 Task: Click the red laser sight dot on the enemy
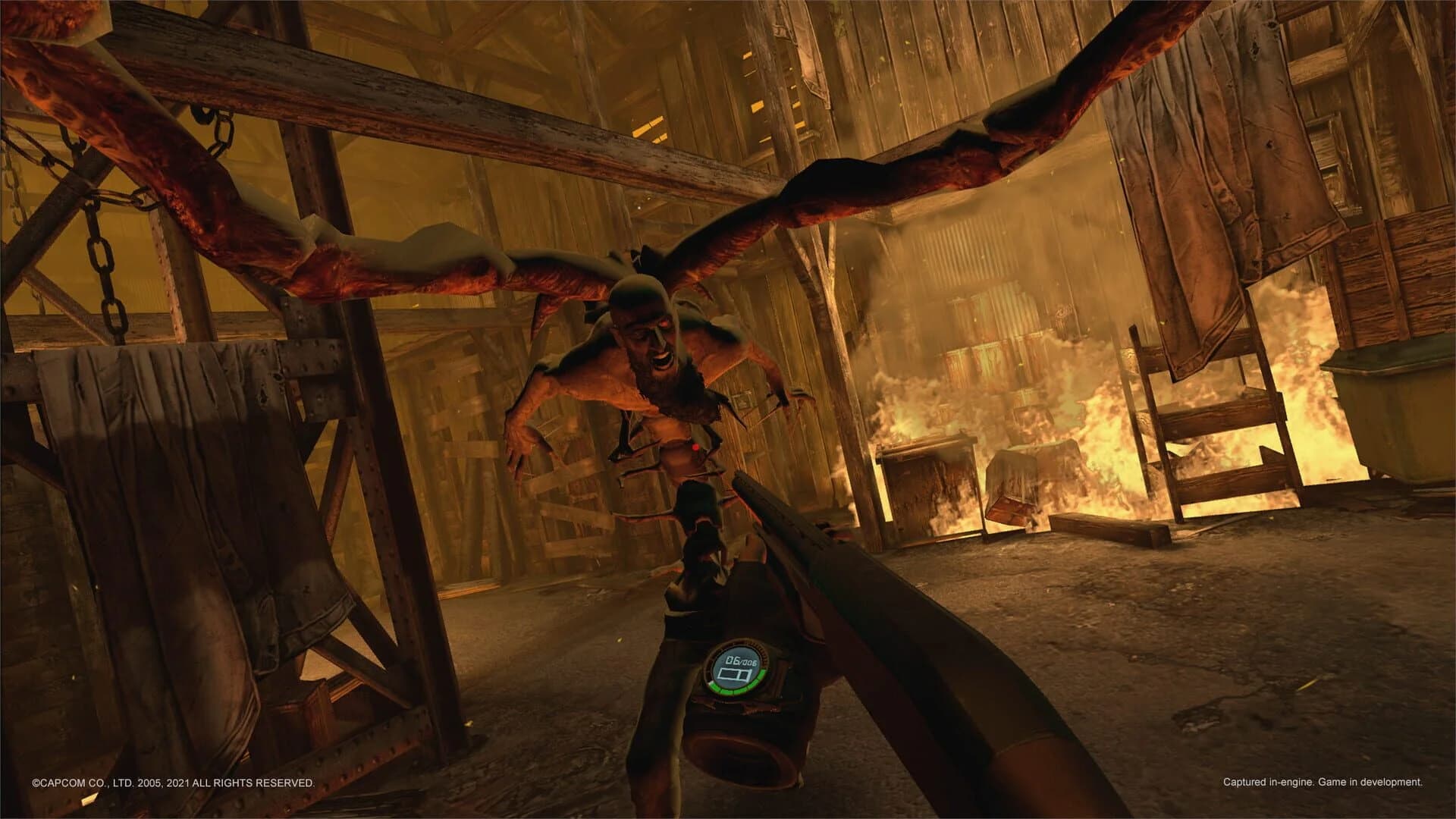click(695, 447)
